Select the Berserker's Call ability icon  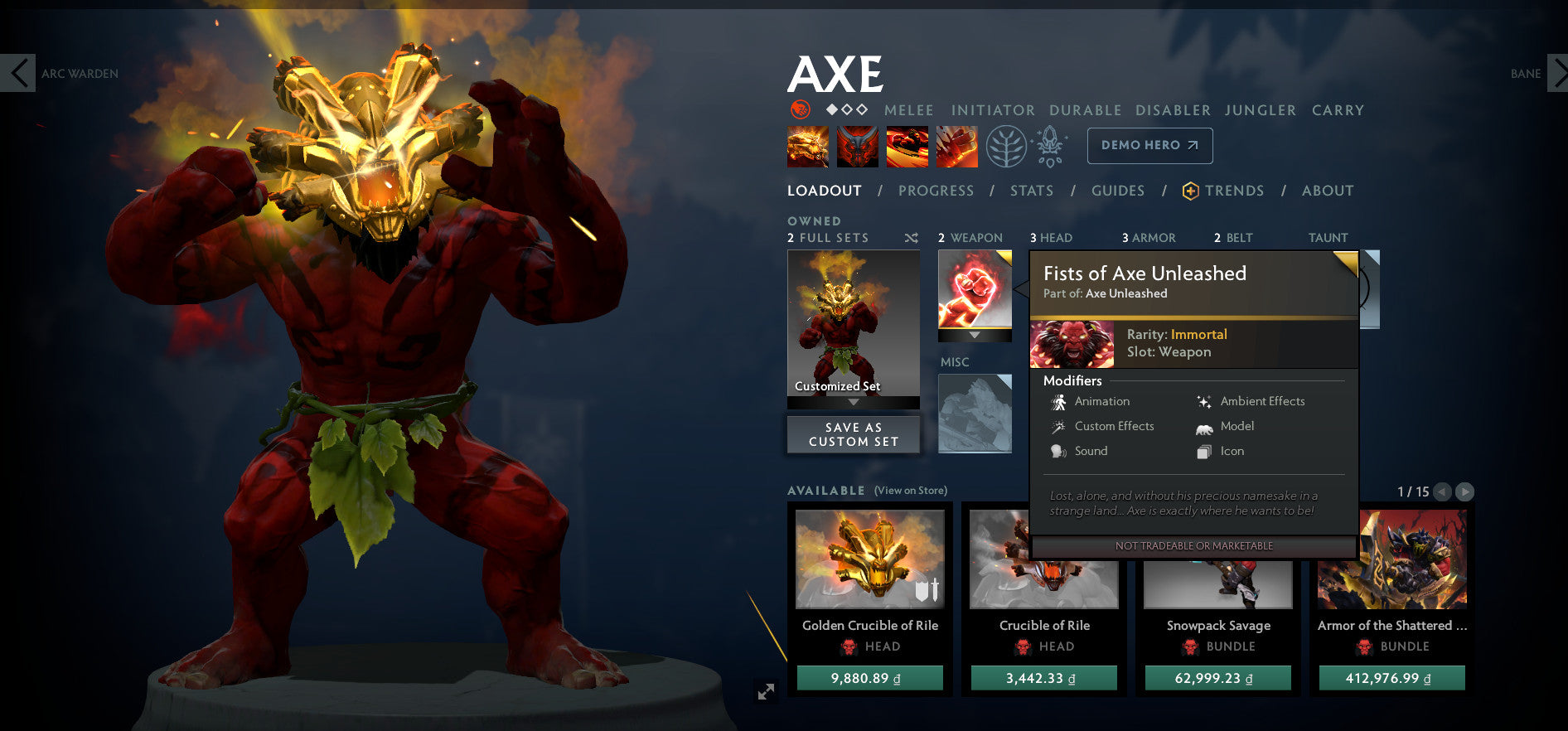pyautogui.click(x=808, y=146)
